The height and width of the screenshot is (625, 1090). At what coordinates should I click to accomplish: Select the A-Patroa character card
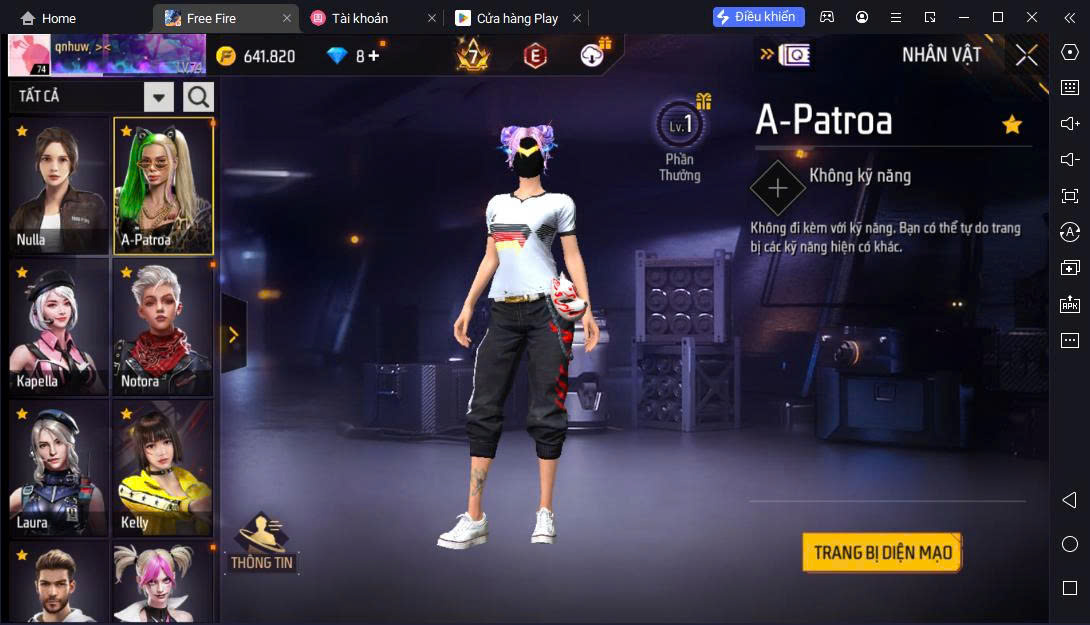(x=162, y=185)
